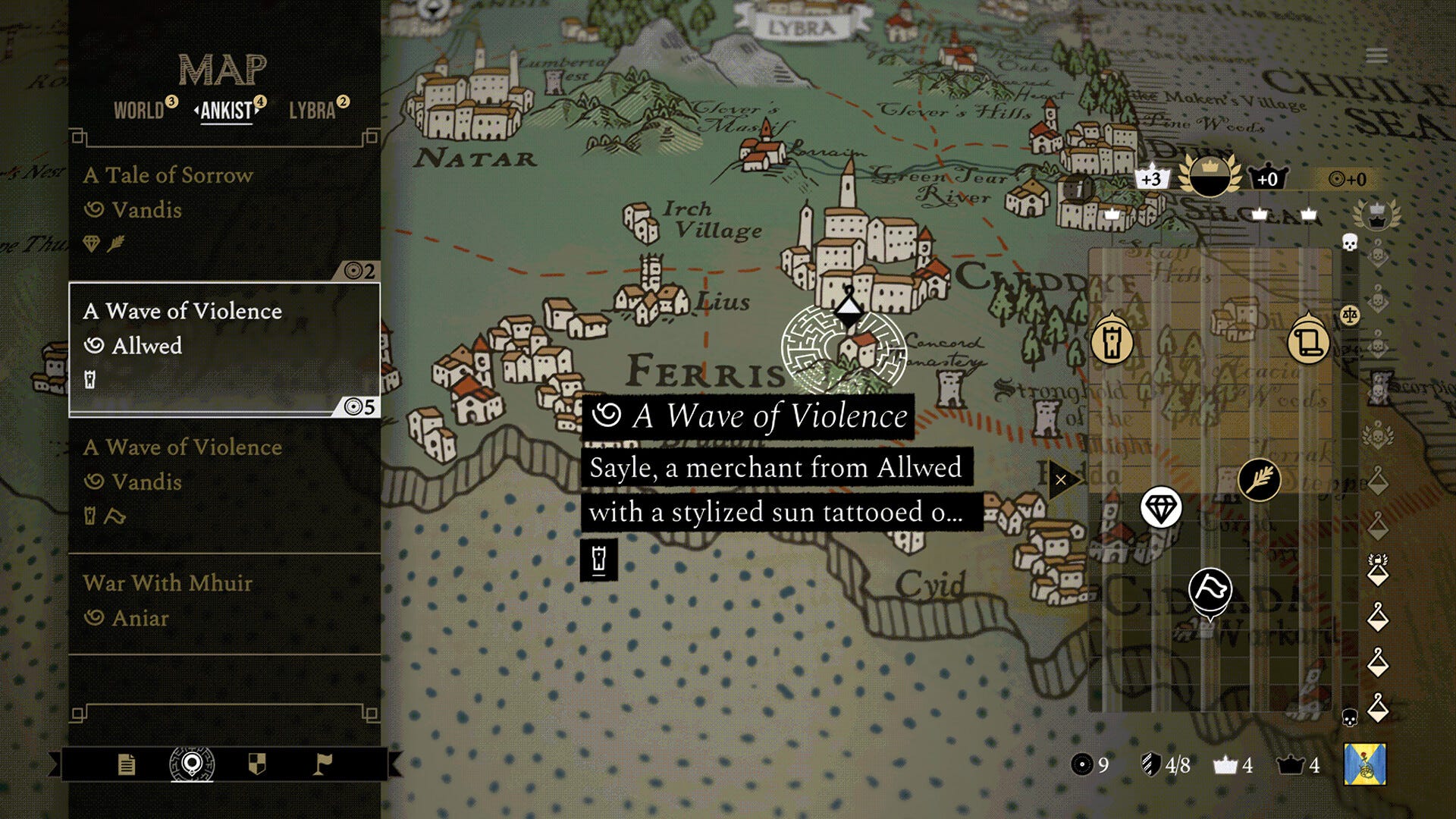Viewport: 1456px width, 819px height.
Task: Select the gold scroll token
Action: click(x=1308, y=341)
